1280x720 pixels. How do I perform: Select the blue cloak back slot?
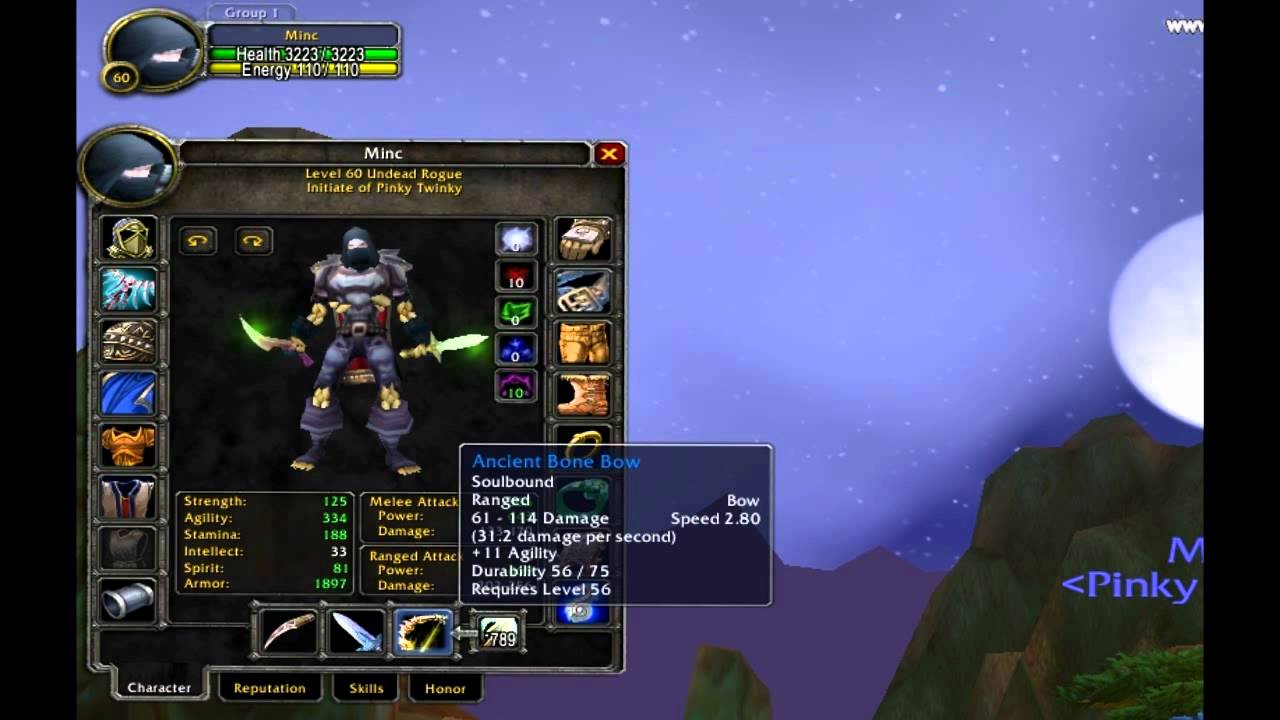[x=129, y=394]
